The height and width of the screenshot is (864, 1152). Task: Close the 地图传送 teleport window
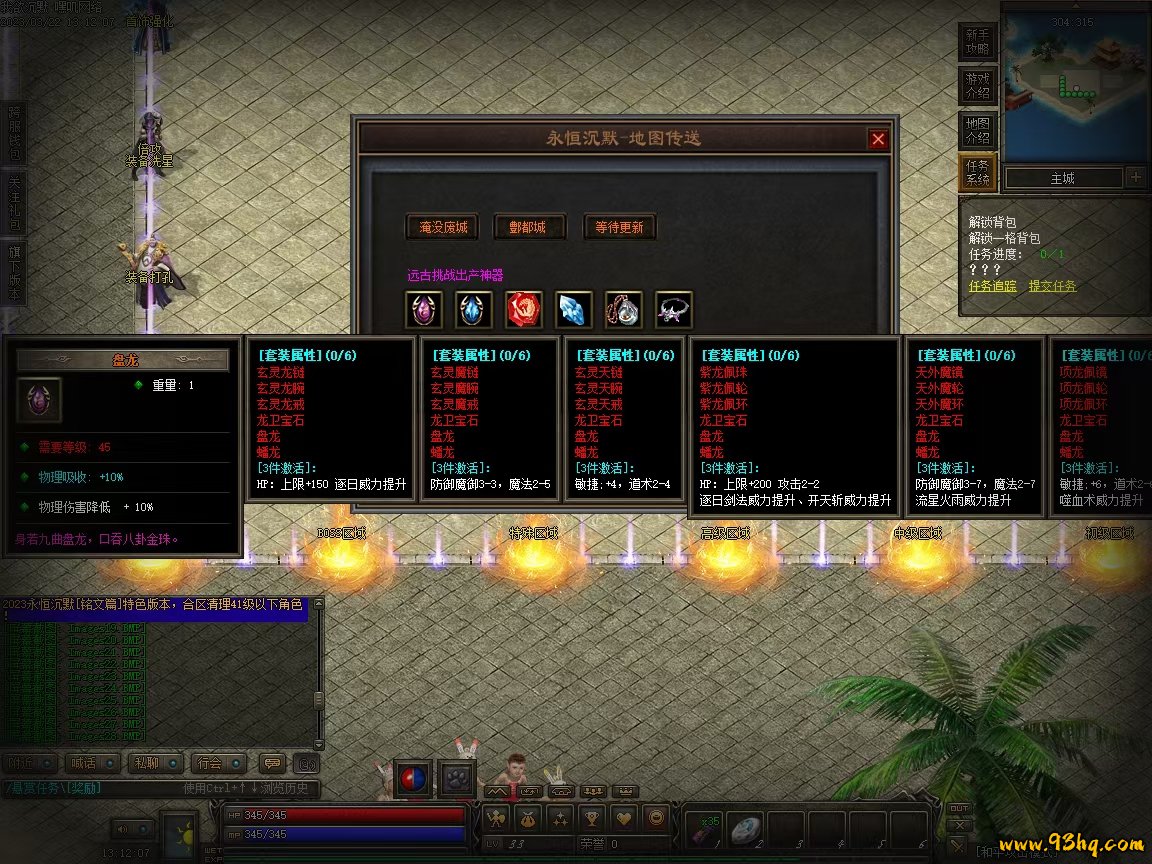pyautogui.click(x=878, y=139)
